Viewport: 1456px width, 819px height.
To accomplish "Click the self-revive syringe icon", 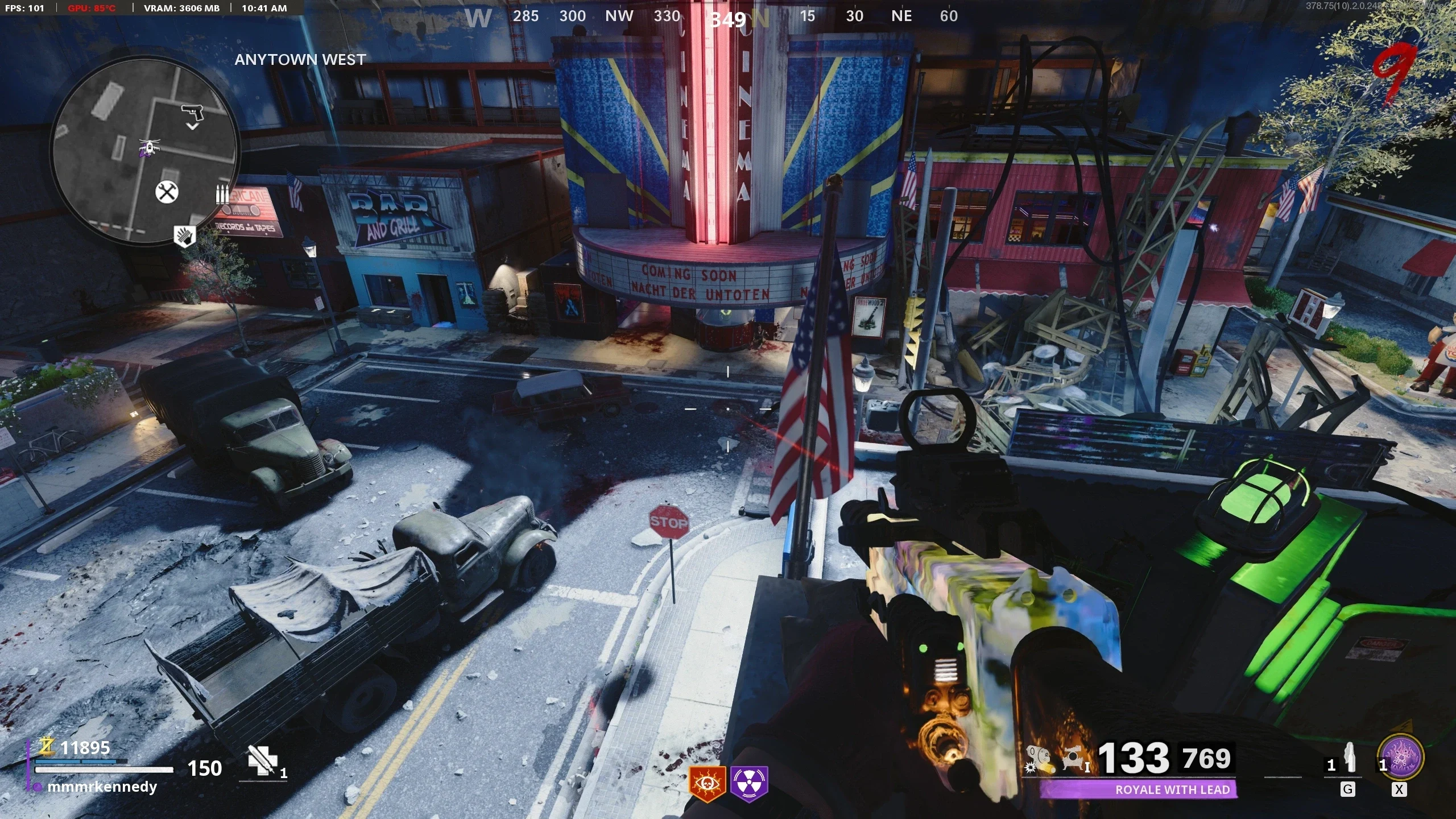I will coord(263,761).
